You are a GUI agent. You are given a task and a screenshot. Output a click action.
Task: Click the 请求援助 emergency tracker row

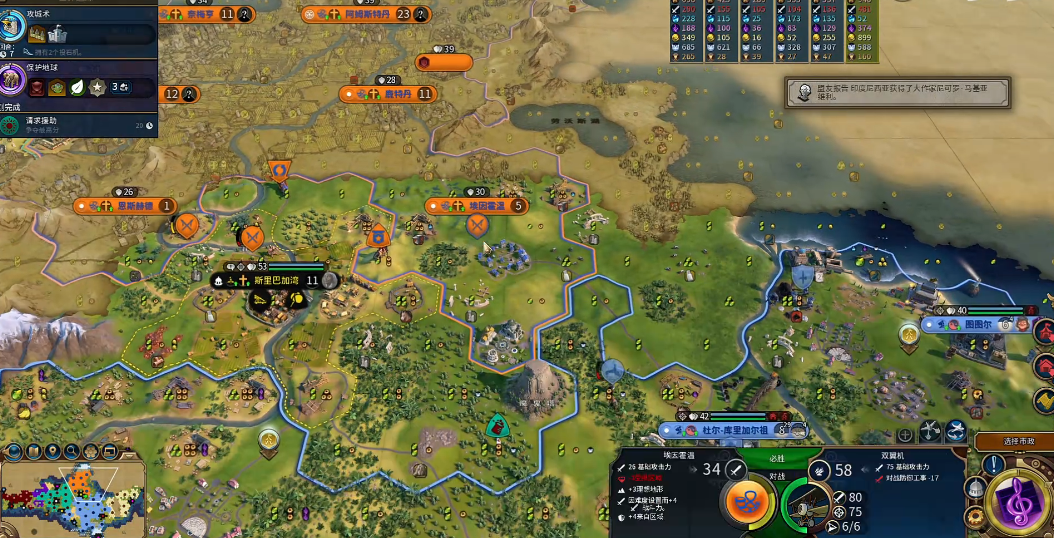point(78,125)
